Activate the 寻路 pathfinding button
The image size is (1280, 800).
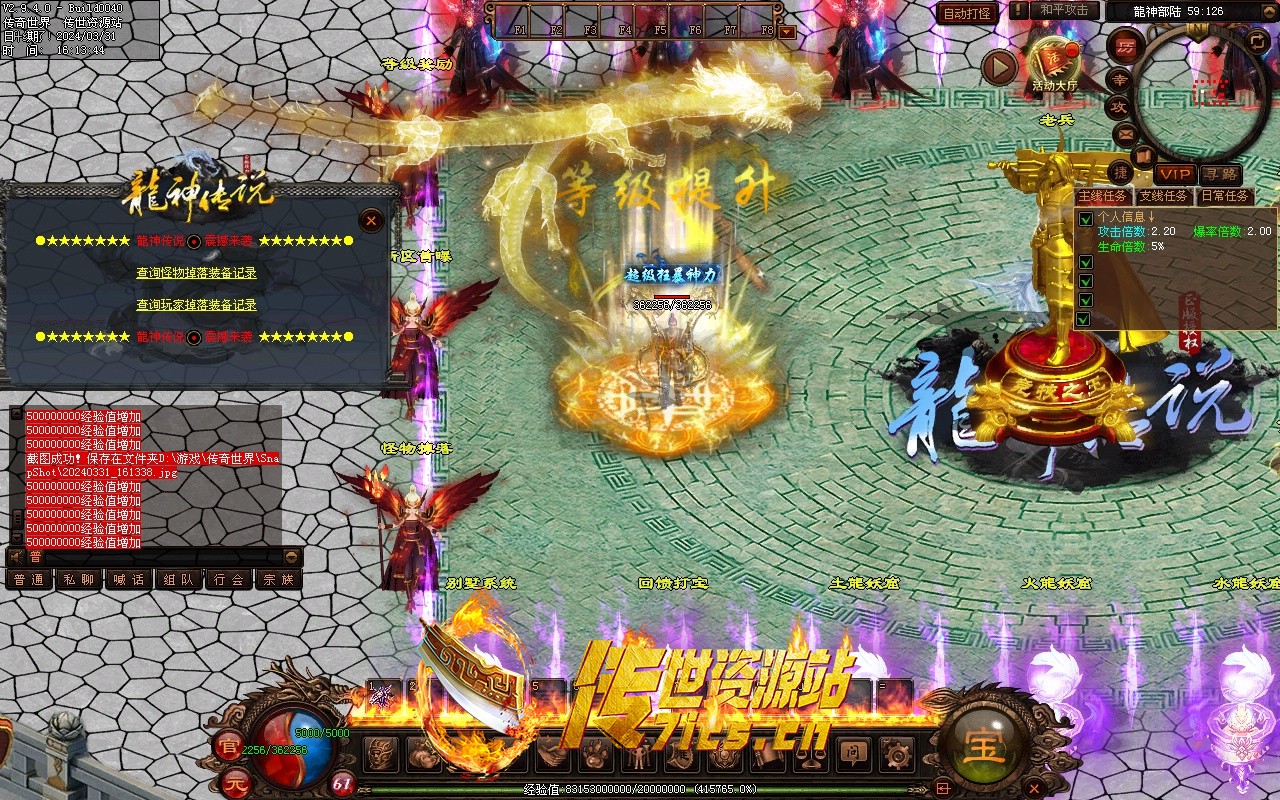point(1219,175)
